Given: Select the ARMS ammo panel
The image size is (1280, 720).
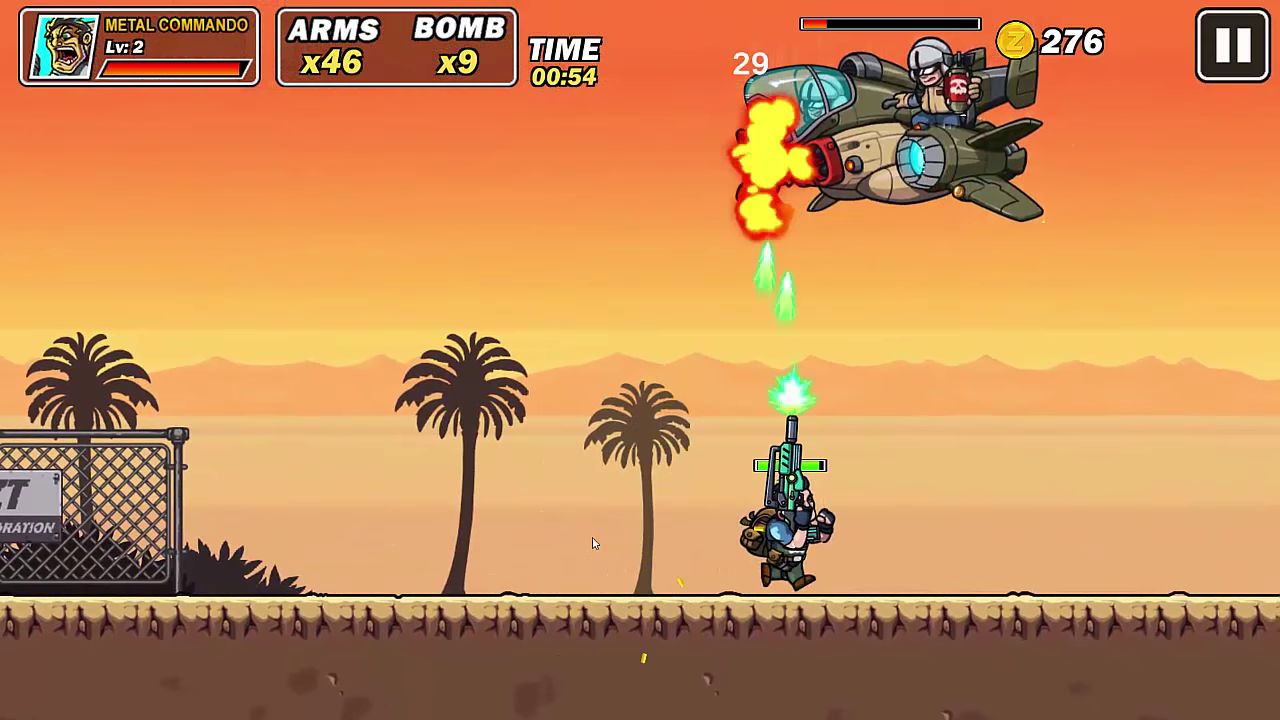Looking at the screenshot, I should pyautogui.click(x=333, y=46).
